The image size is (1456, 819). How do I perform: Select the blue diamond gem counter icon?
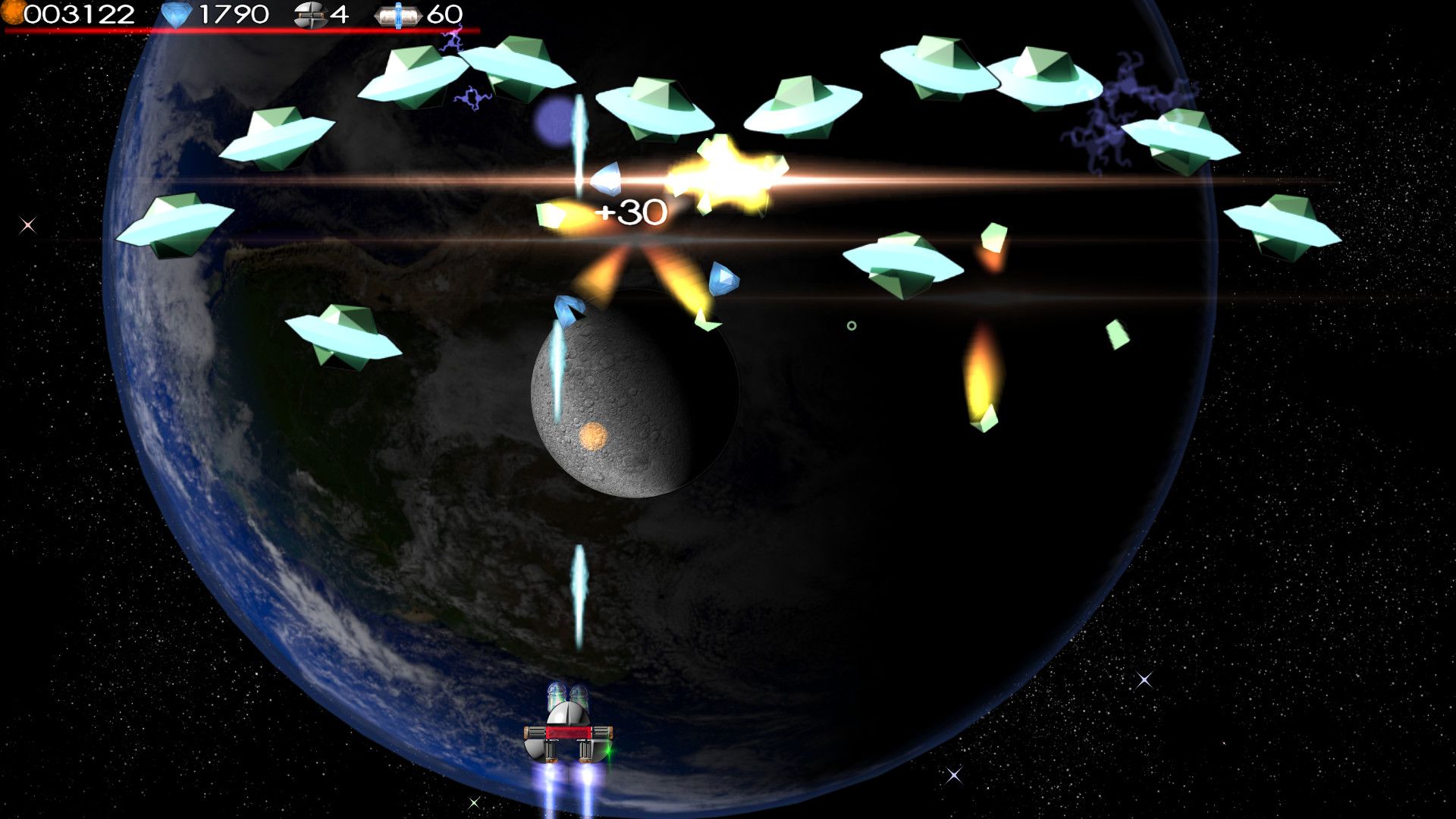[x=176, y=13]
